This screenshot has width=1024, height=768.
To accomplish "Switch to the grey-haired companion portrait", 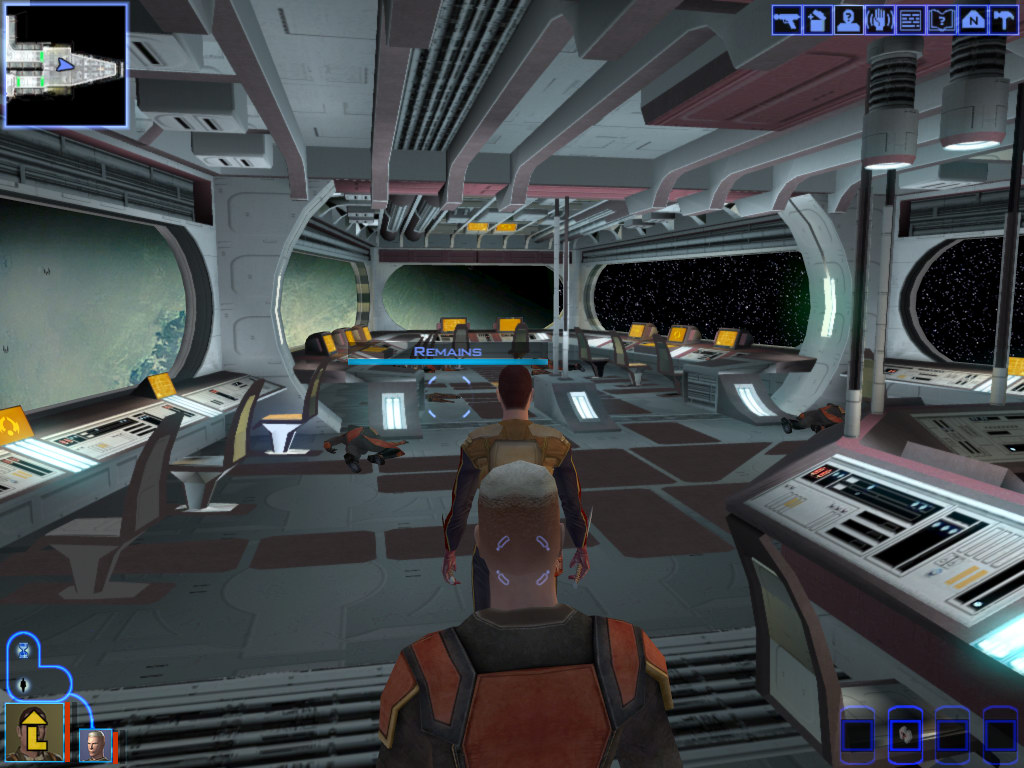I will (x=96, y=745).
